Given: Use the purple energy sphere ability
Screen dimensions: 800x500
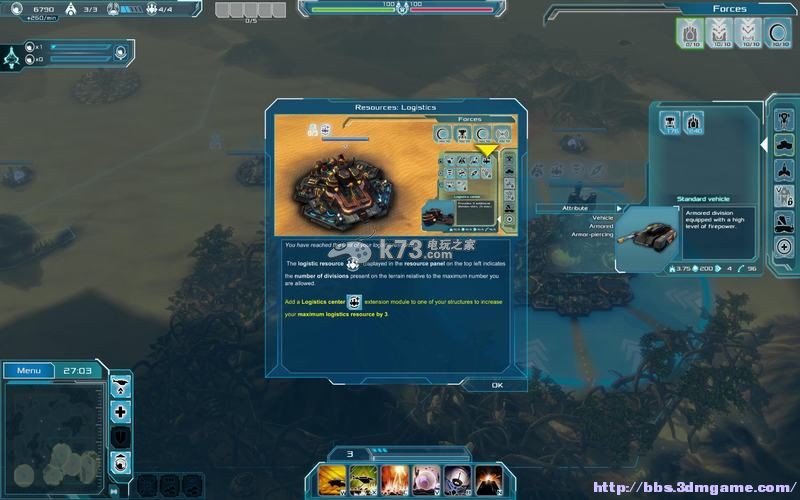Looking at the screenshot, I should tap(425, 478).
